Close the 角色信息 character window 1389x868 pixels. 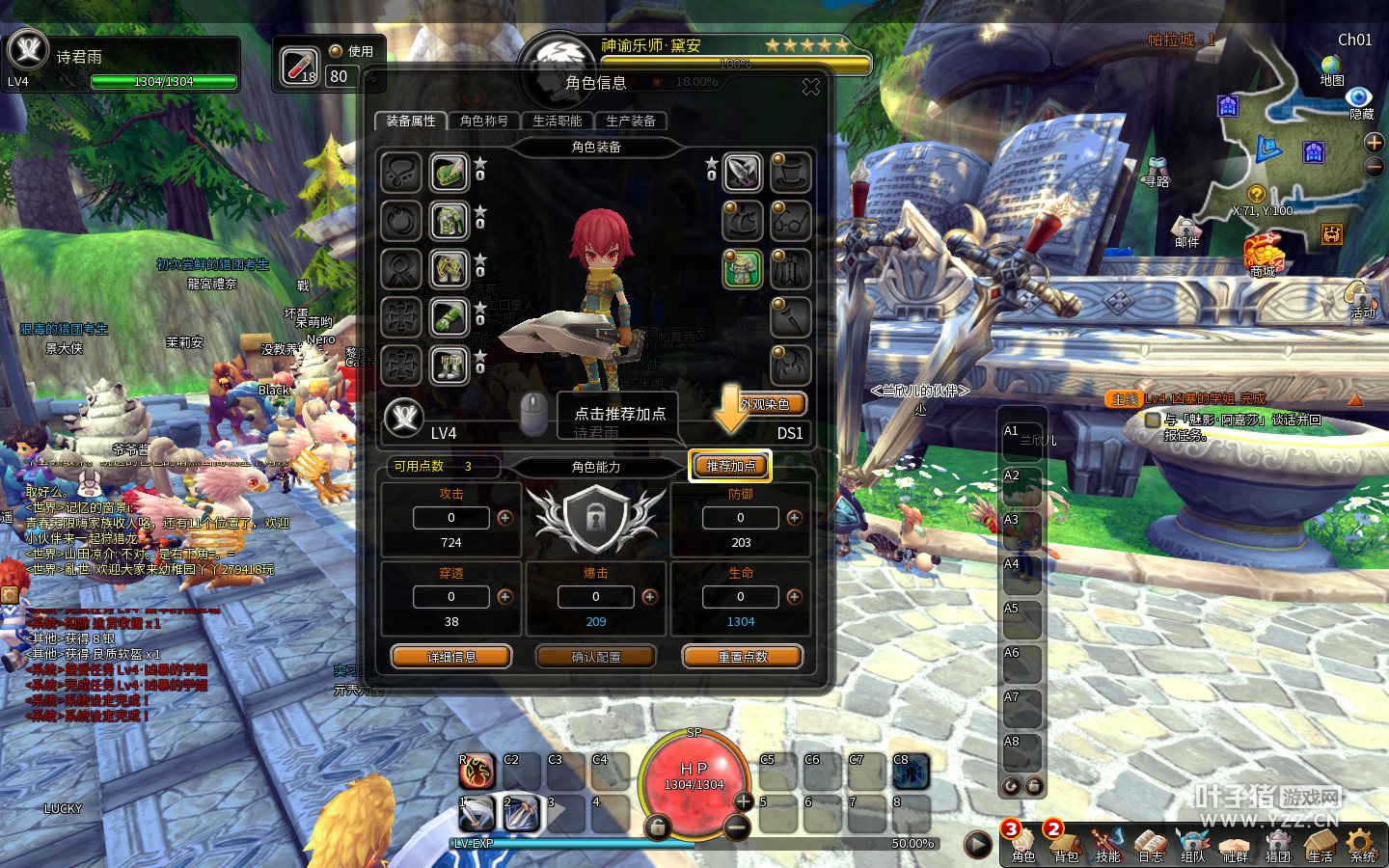[x=811, y=88]
